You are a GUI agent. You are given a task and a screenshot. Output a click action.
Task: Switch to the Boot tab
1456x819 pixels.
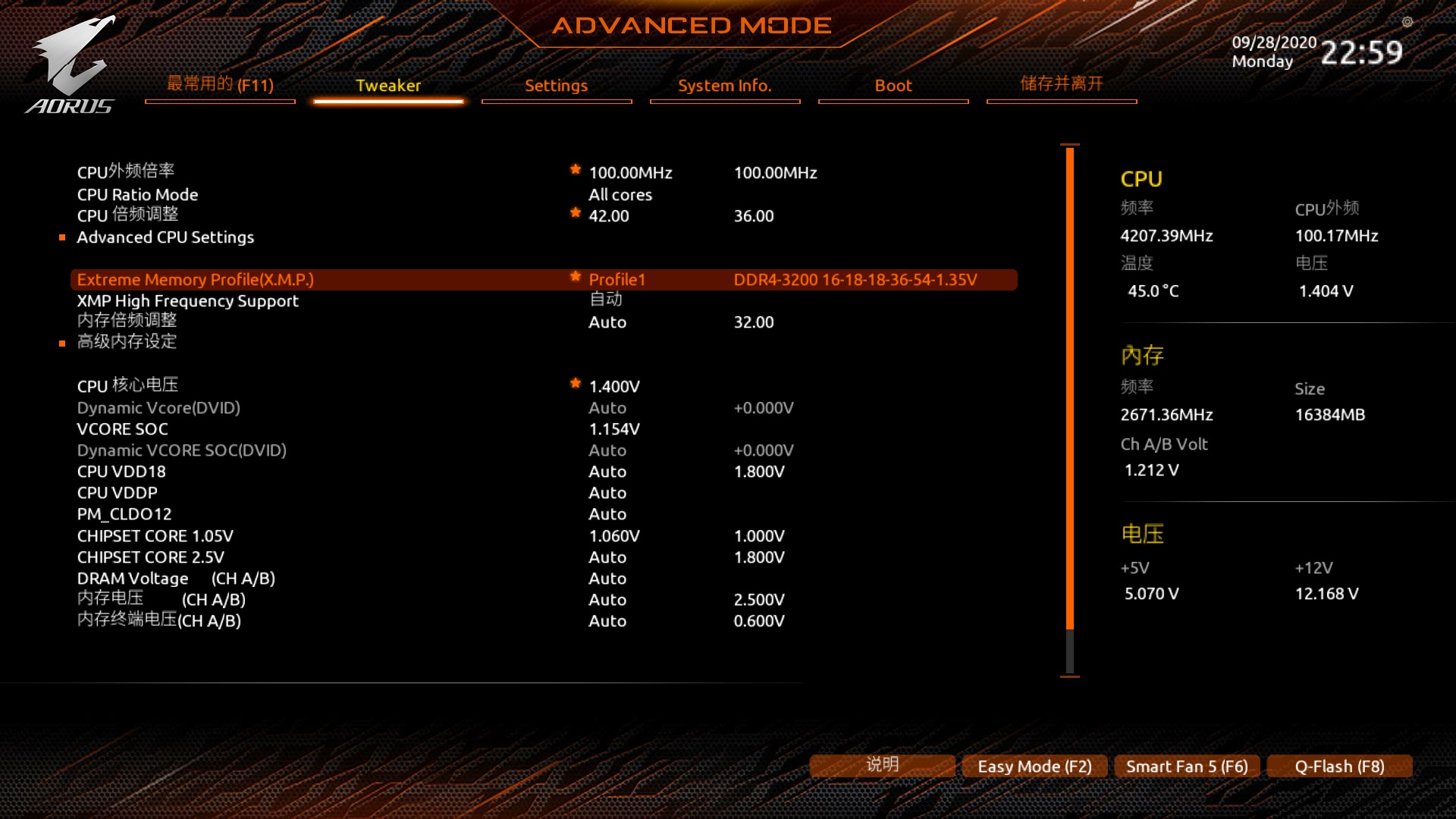tap(893, 86)
